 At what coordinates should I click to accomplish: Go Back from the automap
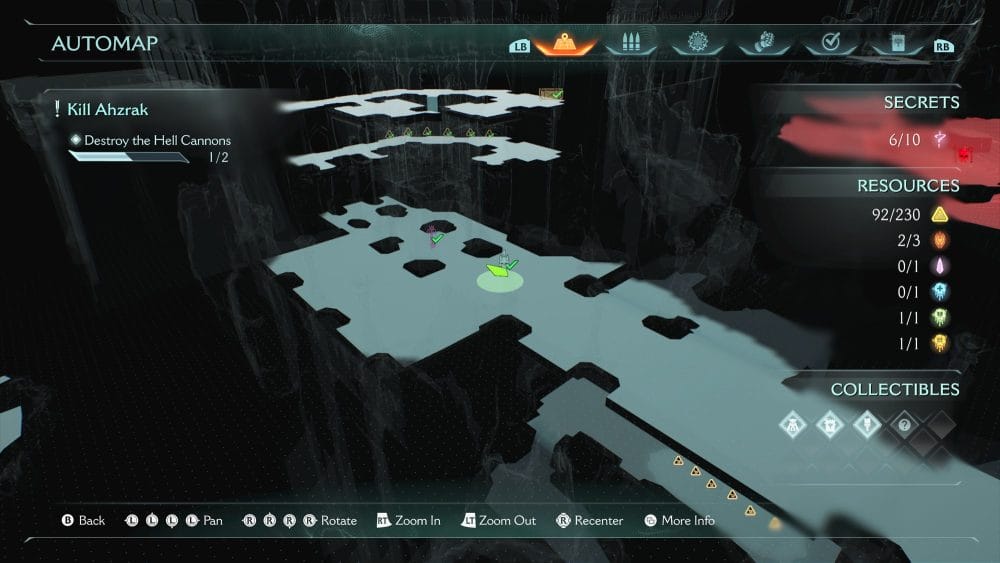tap(84, 520)
